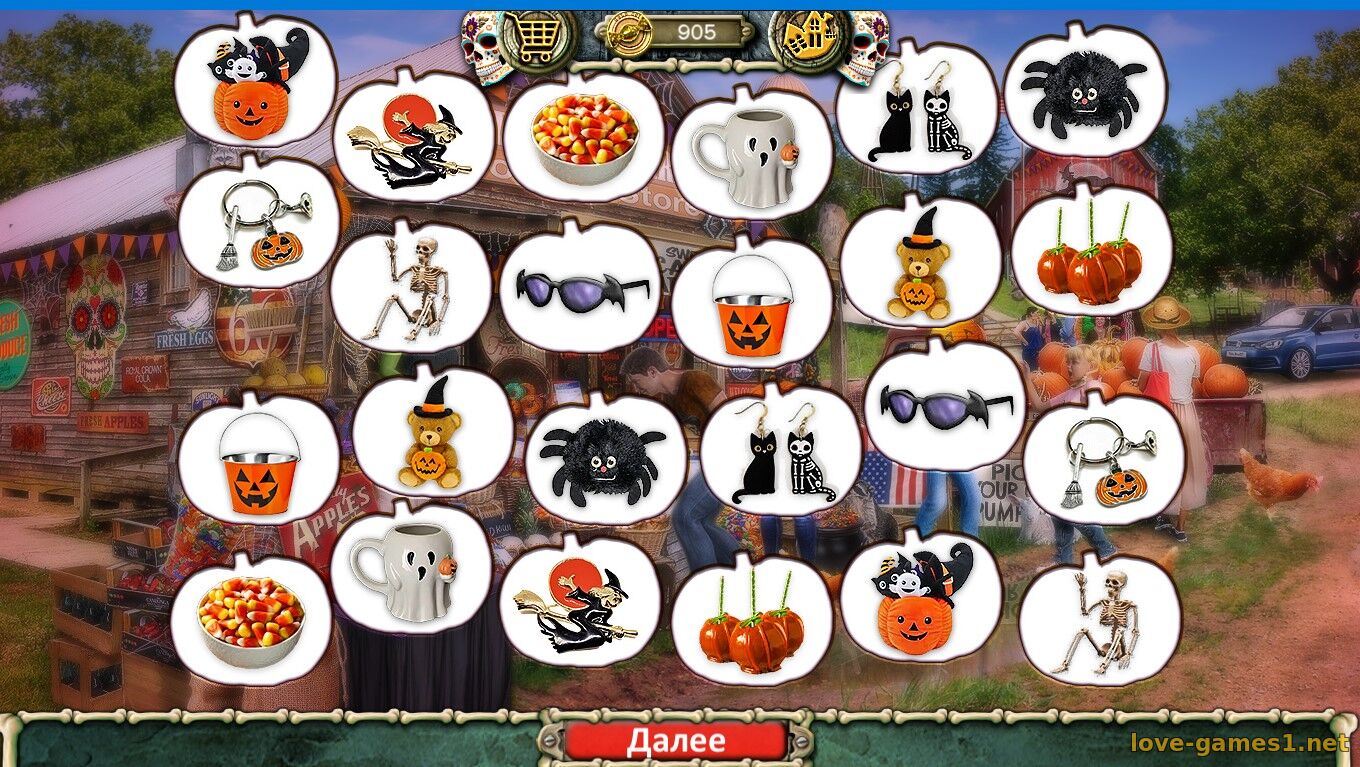Click the candy corn bowl in bottom row
1360x767 pixels.
[x=249, y=615]
